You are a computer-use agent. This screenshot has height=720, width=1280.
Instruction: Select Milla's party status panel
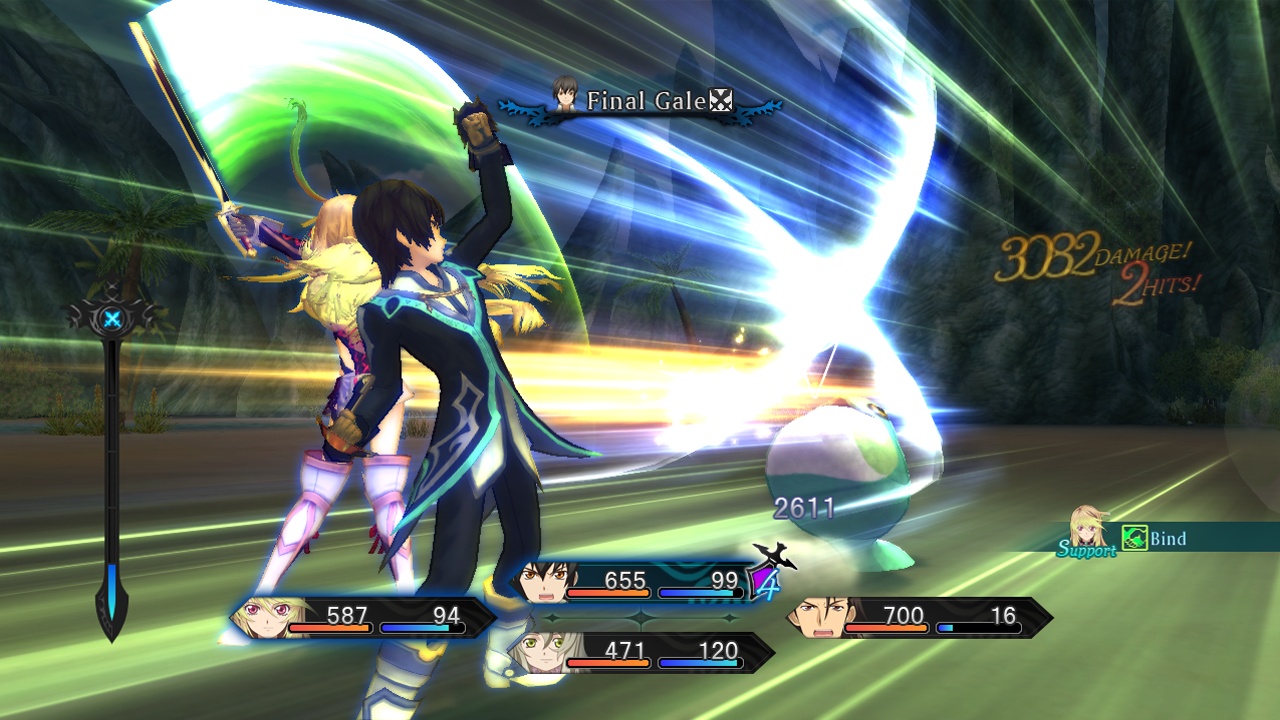point(362,617)
